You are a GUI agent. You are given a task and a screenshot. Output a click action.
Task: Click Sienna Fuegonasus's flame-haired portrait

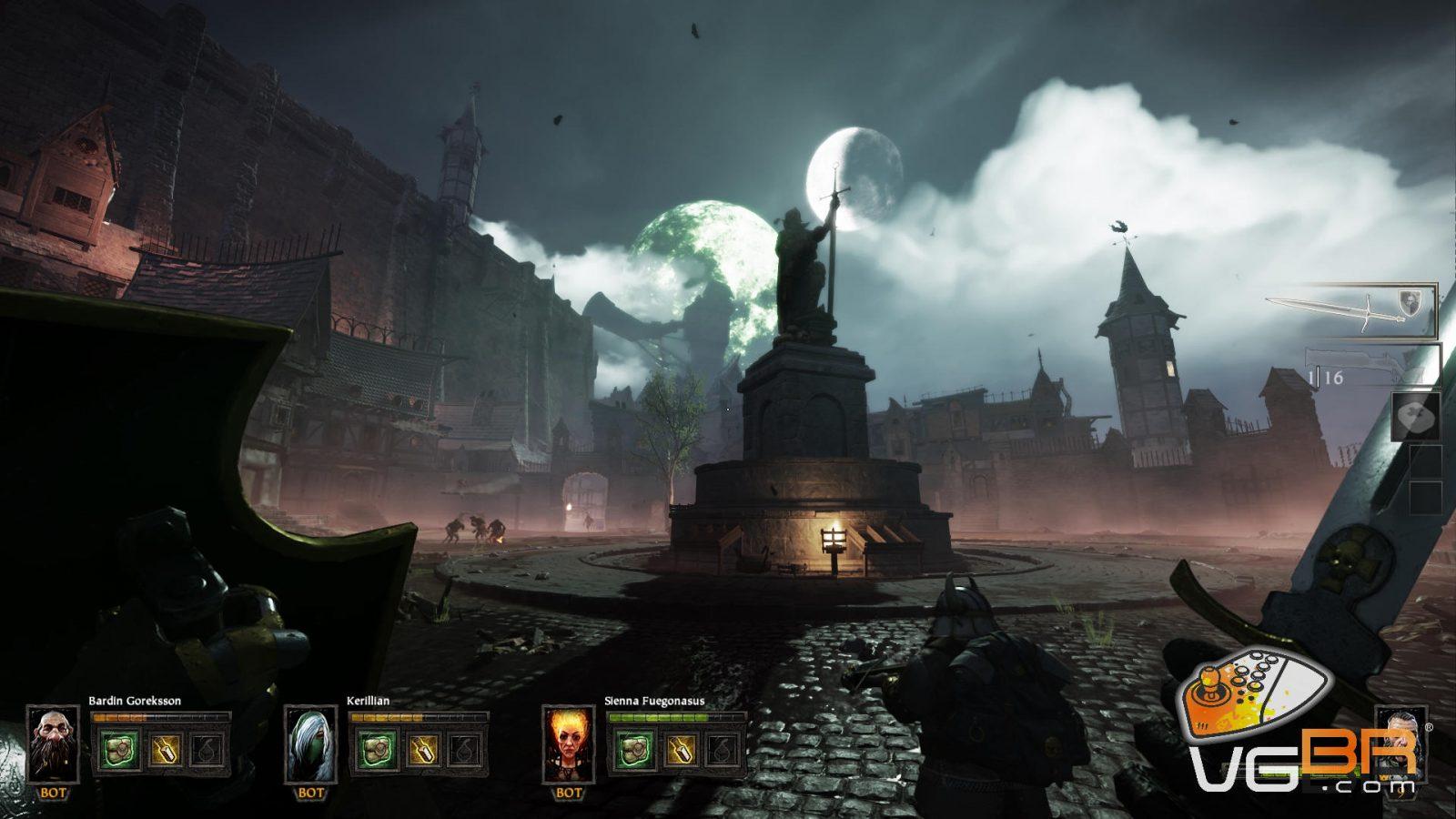pos(568,744)
